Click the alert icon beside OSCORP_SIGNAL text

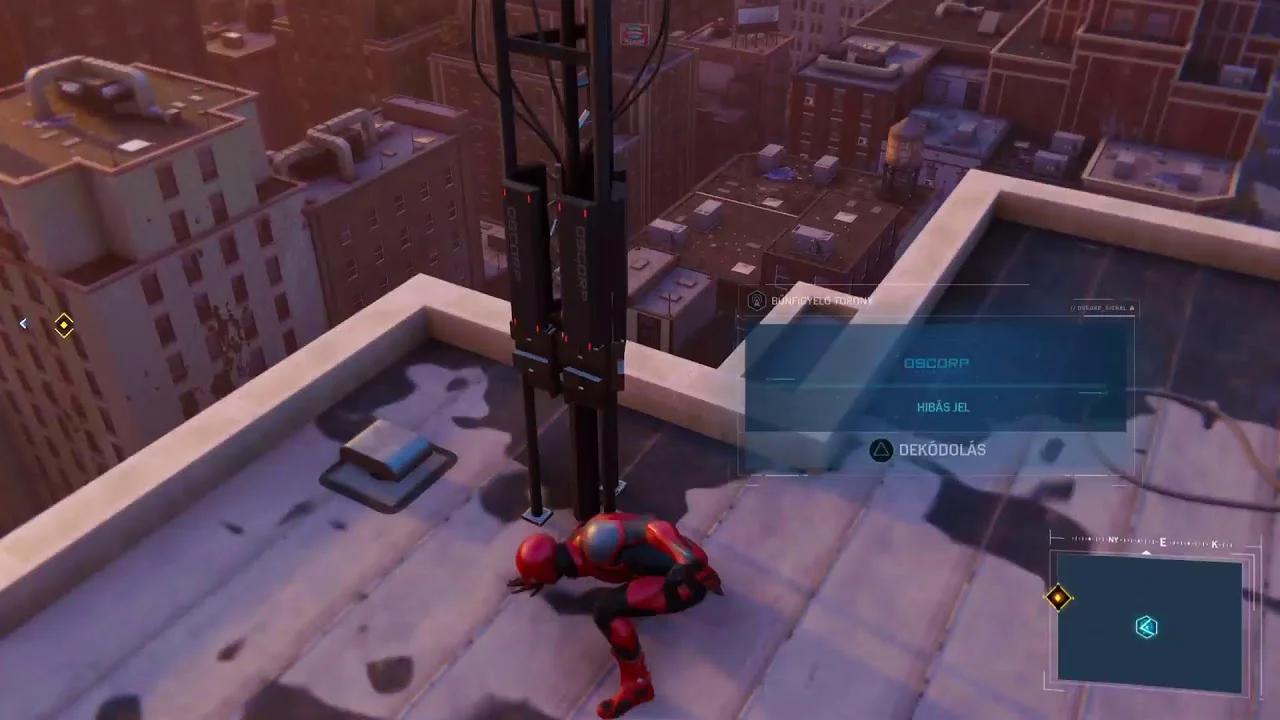pos(1132,308)
